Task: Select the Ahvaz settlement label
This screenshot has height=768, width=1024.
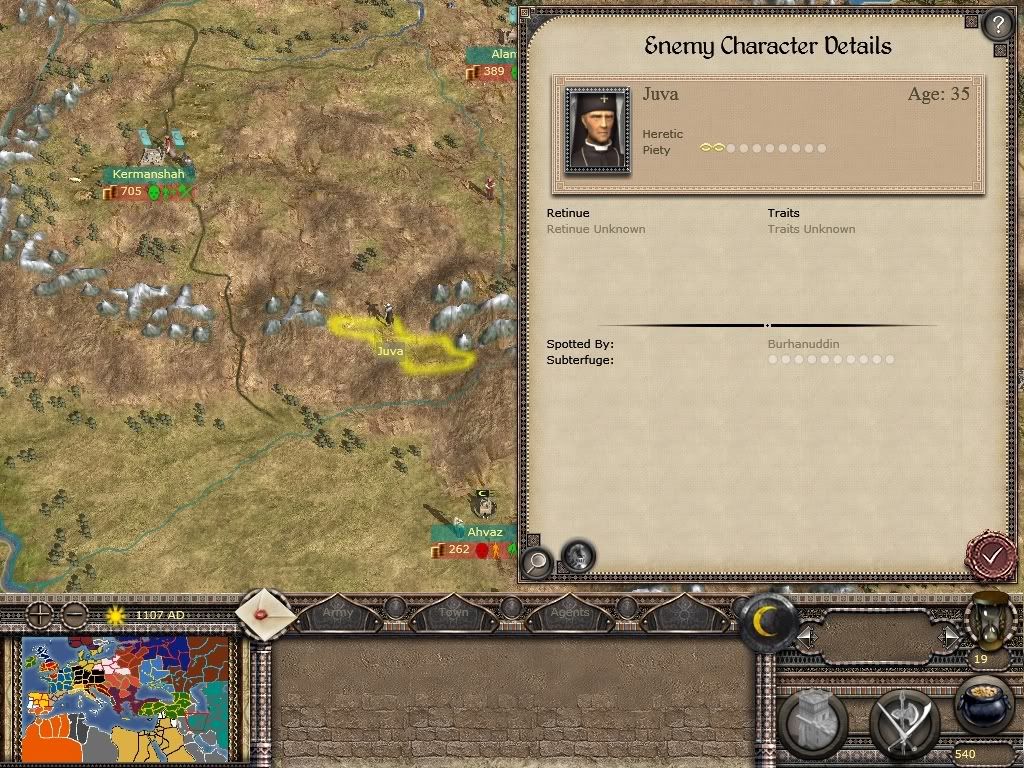Action: click(484, 532)
